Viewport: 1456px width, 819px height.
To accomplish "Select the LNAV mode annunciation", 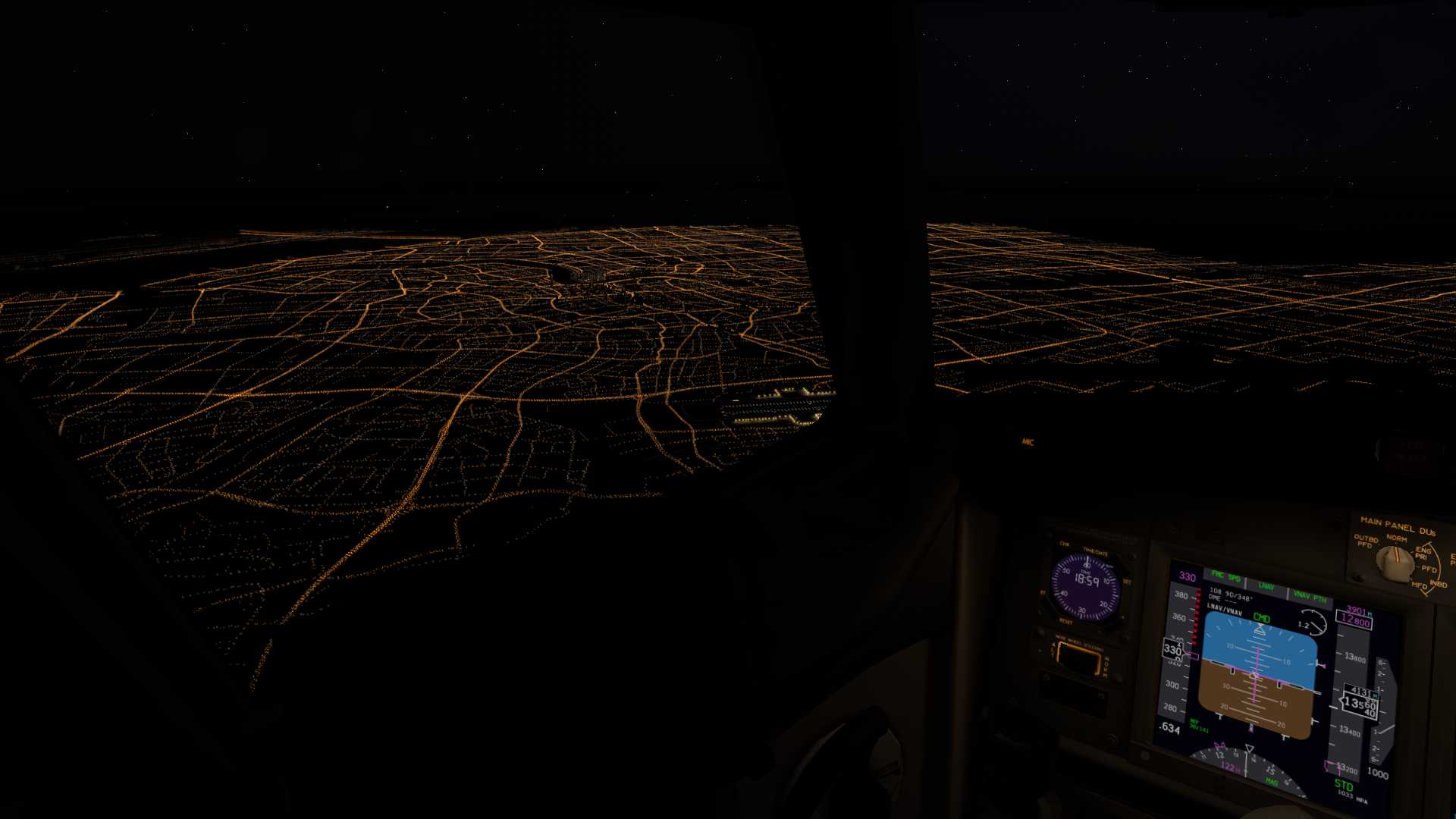I will (x=1267, y=585).
